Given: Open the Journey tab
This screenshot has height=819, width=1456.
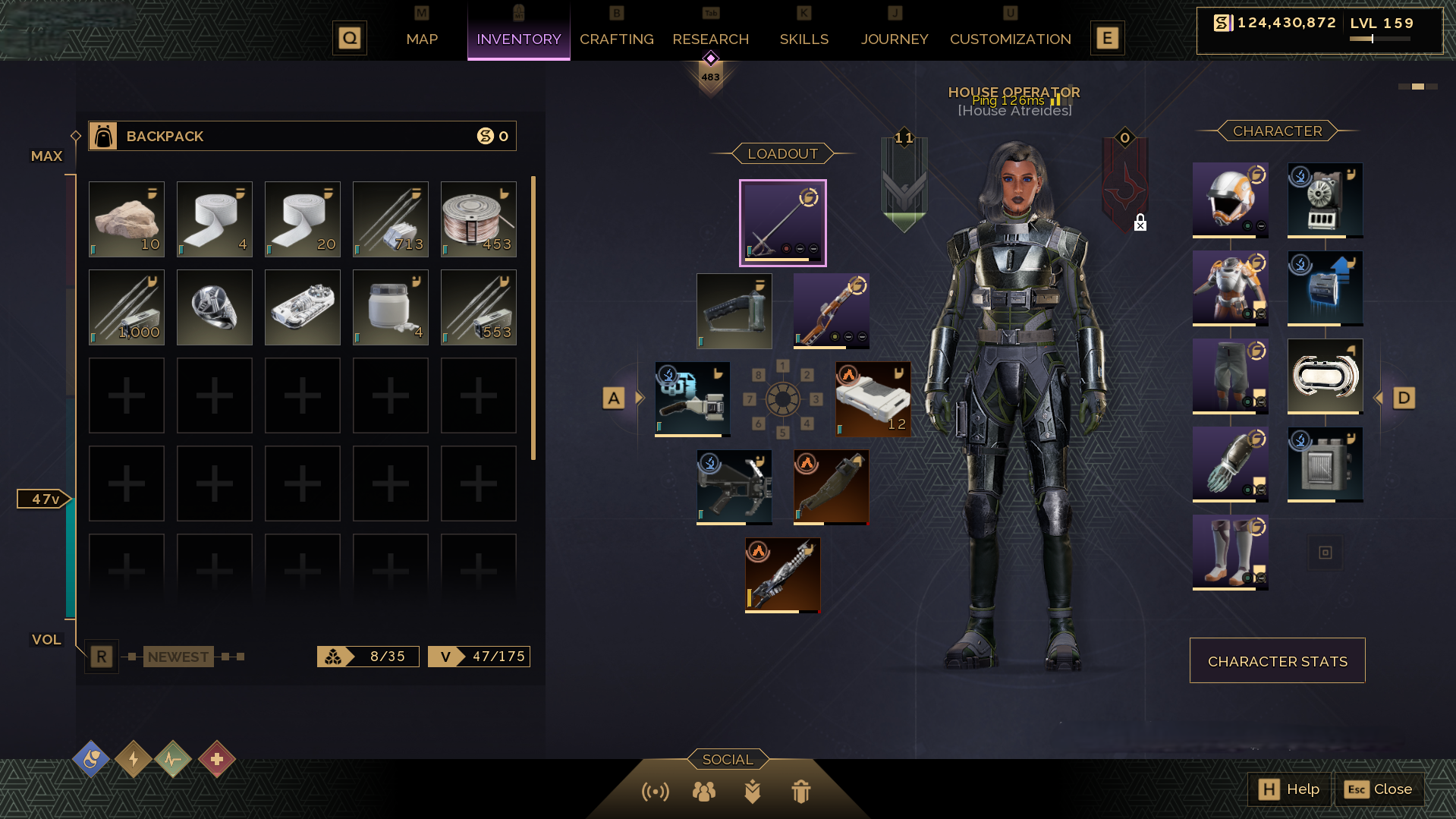Looking at the screenshot, I should tap(894, 39).
